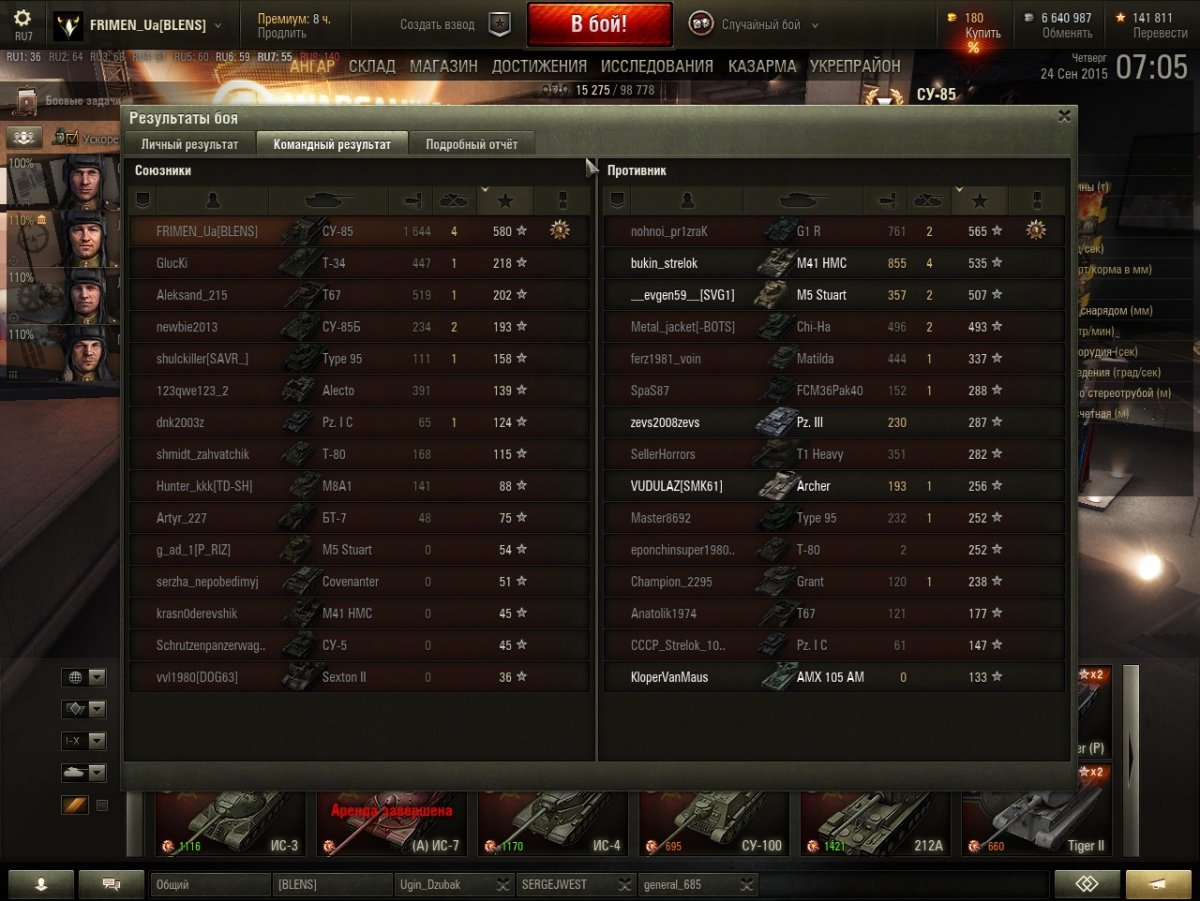Open the Общий chat channel tab
Viewport: 1200px width, 901px height.
[x=210, y=885]
